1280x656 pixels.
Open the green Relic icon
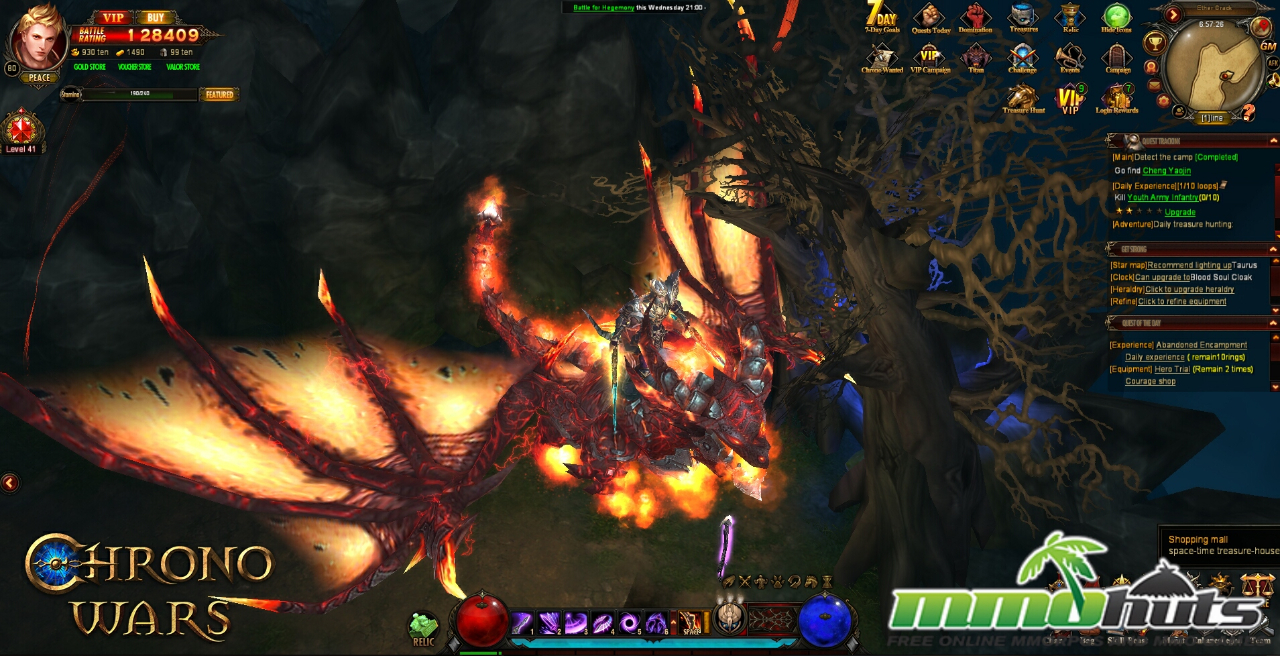pos(424,627)
